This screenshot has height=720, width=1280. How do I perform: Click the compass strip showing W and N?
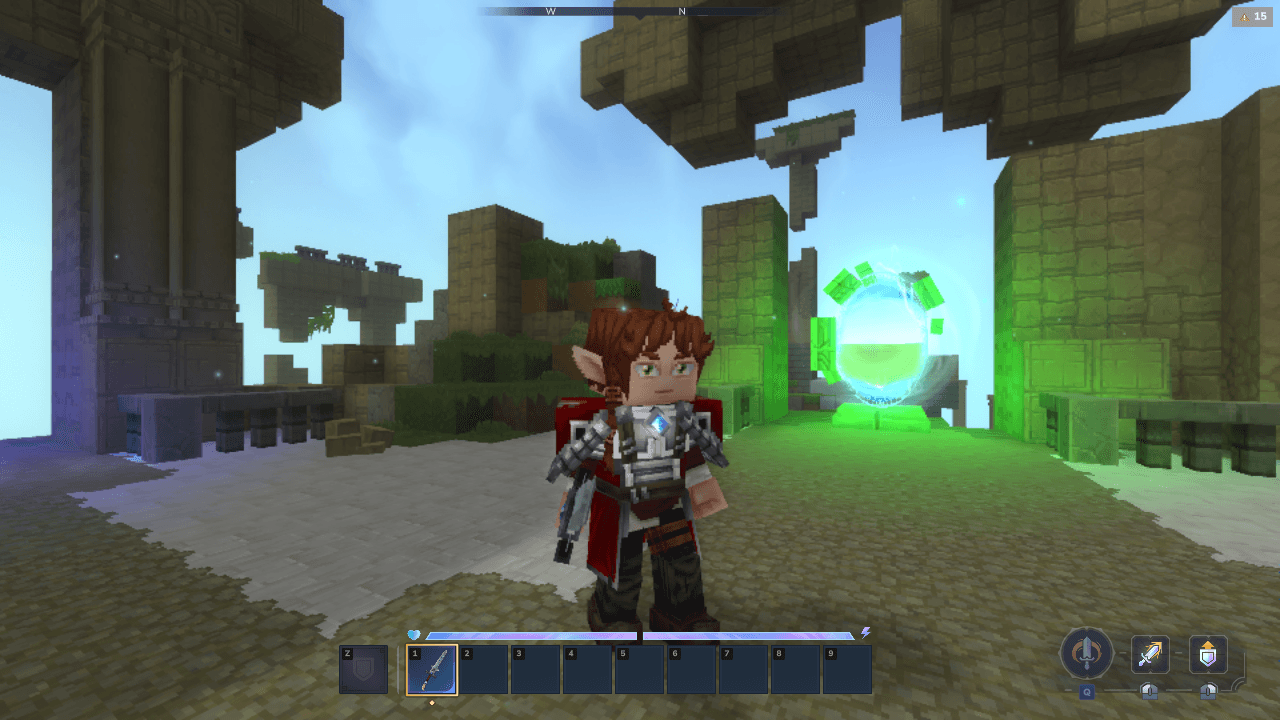616,11
